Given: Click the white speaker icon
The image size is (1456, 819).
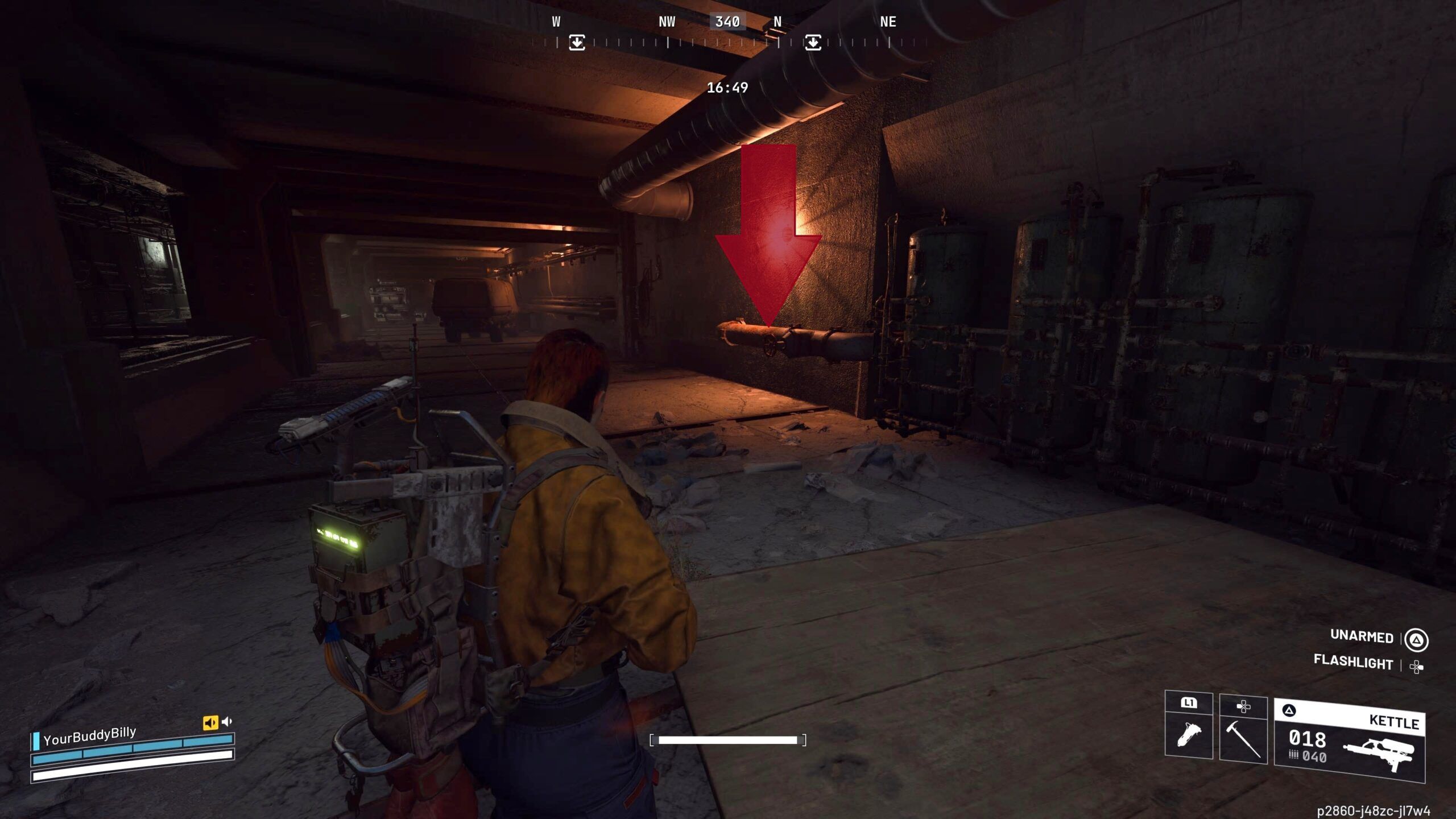Looking at the screenshot, I should pyautogui.click(x=227, y=722).
